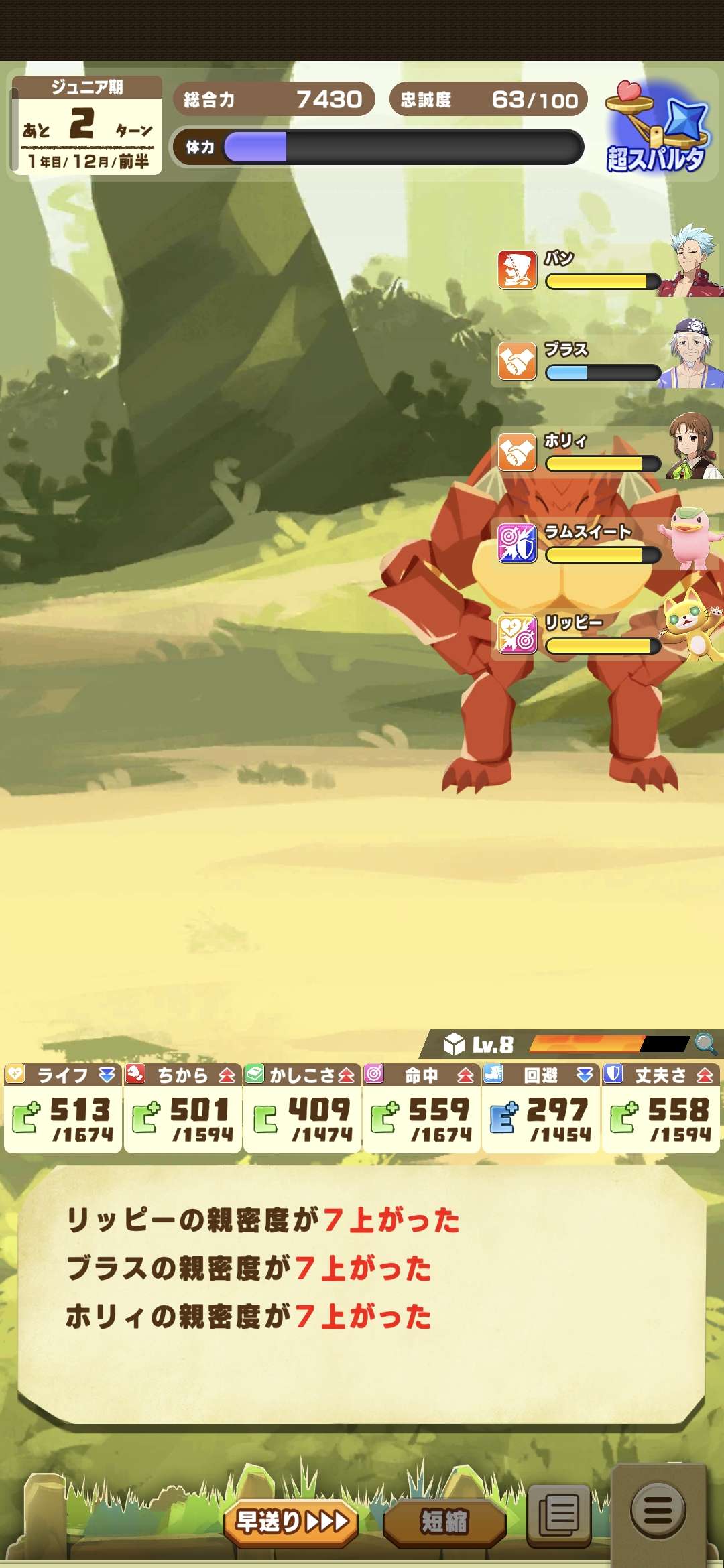Image resolution: width=724 pixels, height=1568 pixels.
Task: Show the ライフ stat panel
Action: point(63,1108)
